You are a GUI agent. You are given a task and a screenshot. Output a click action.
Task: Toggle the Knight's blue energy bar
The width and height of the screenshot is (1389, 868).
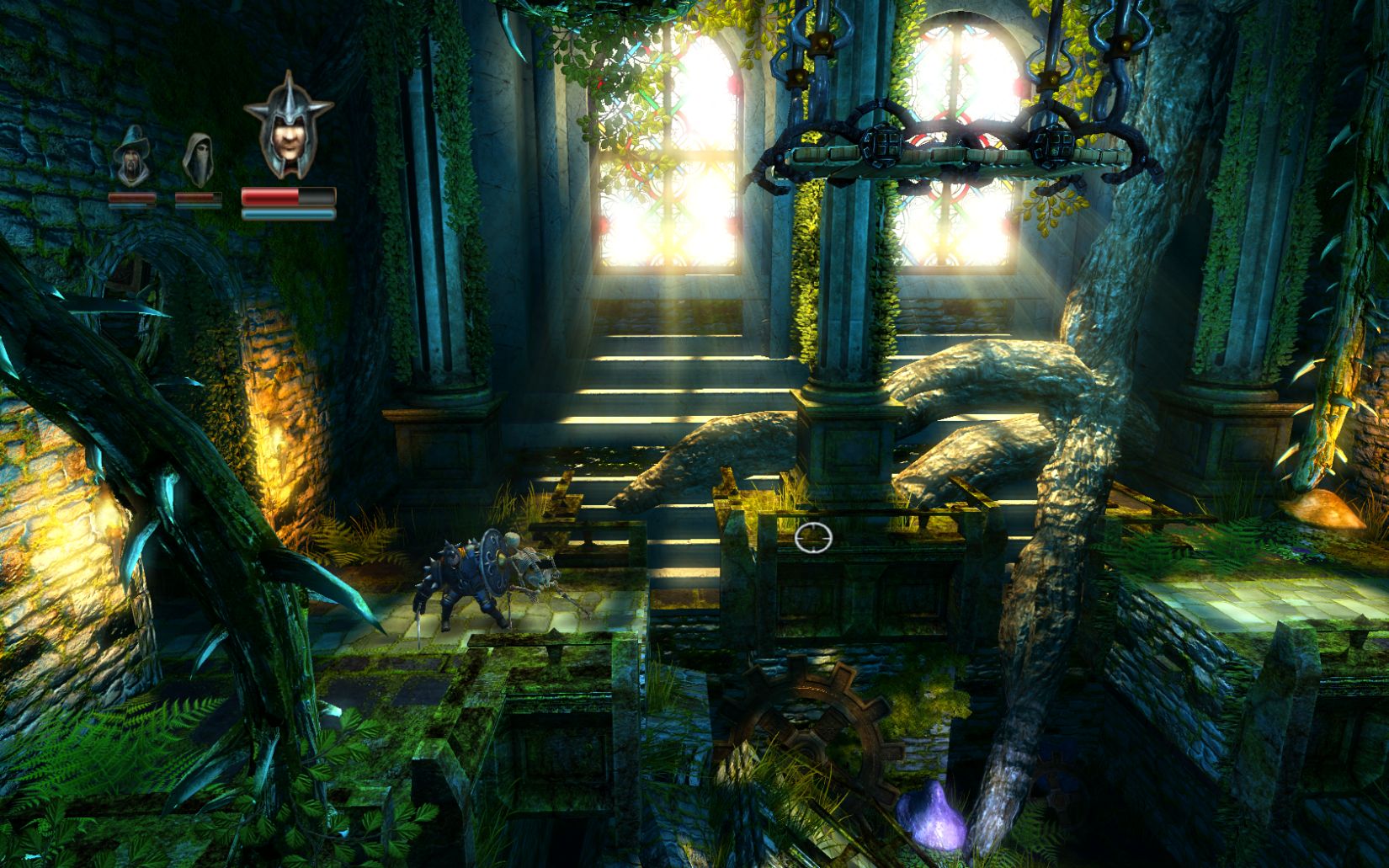pos(287,215)
